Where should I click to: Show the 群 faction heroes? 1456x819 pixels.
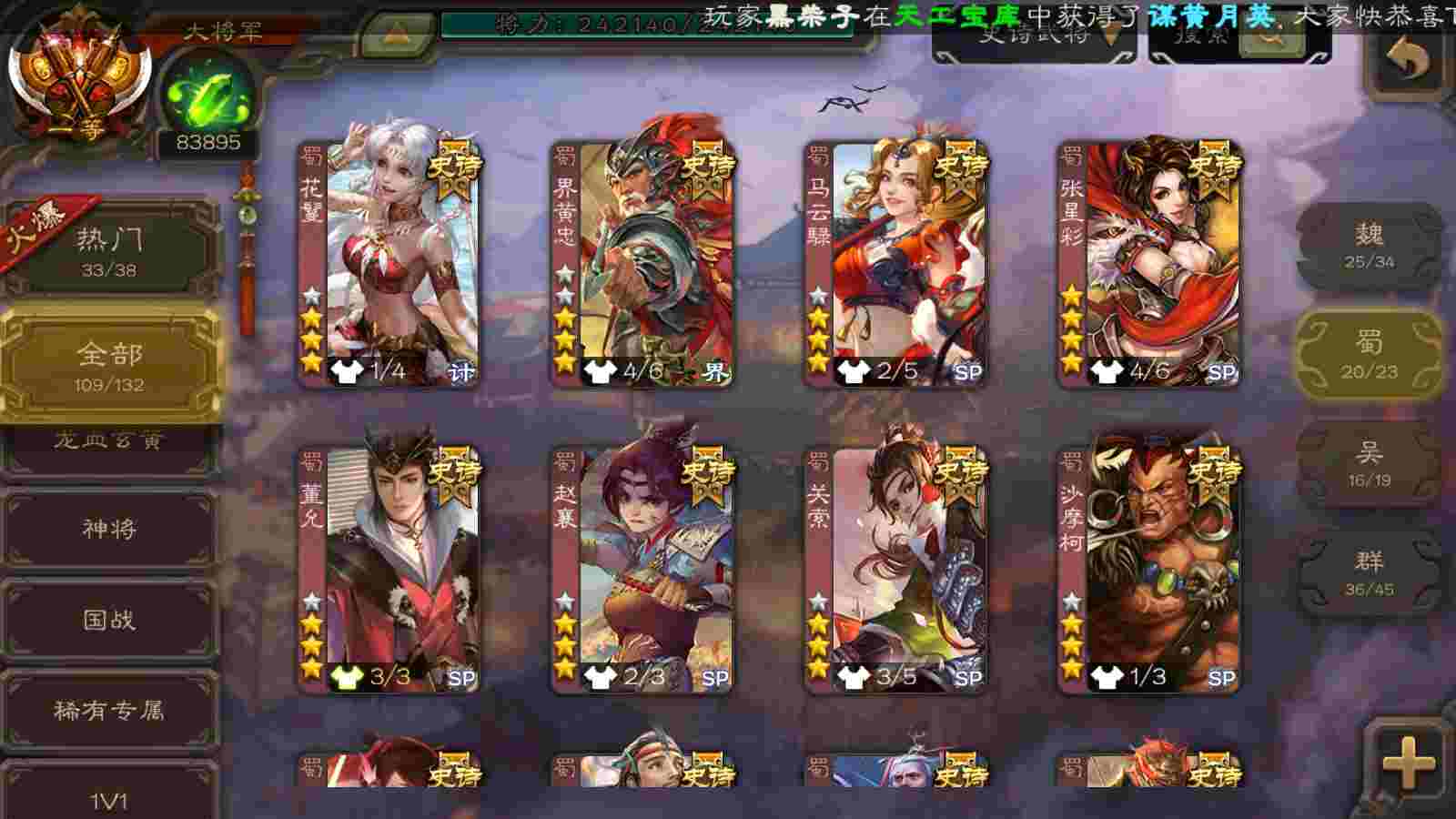click(1369, 573)
